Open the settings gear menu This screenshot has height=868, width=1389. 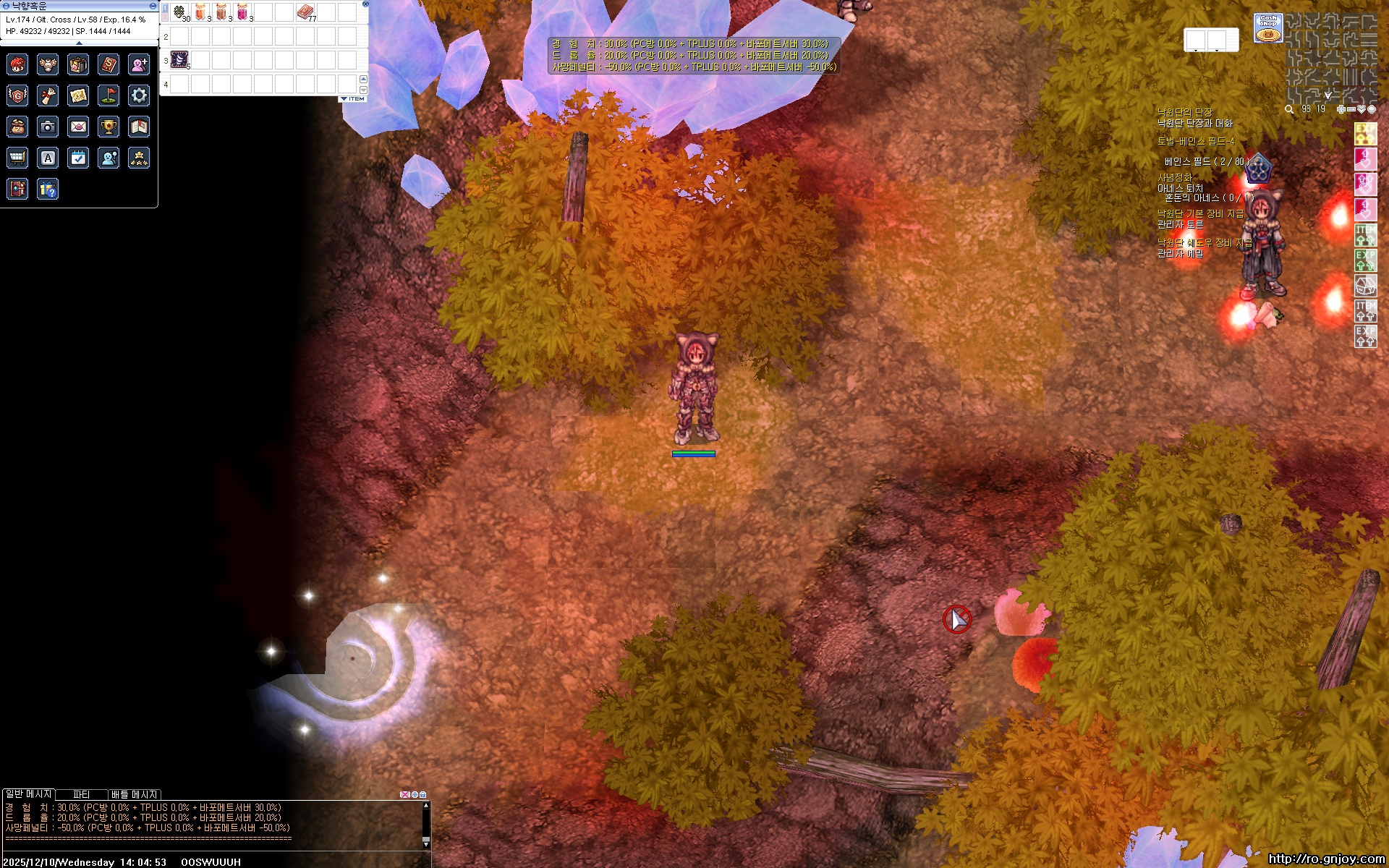[x=139, y=95]
